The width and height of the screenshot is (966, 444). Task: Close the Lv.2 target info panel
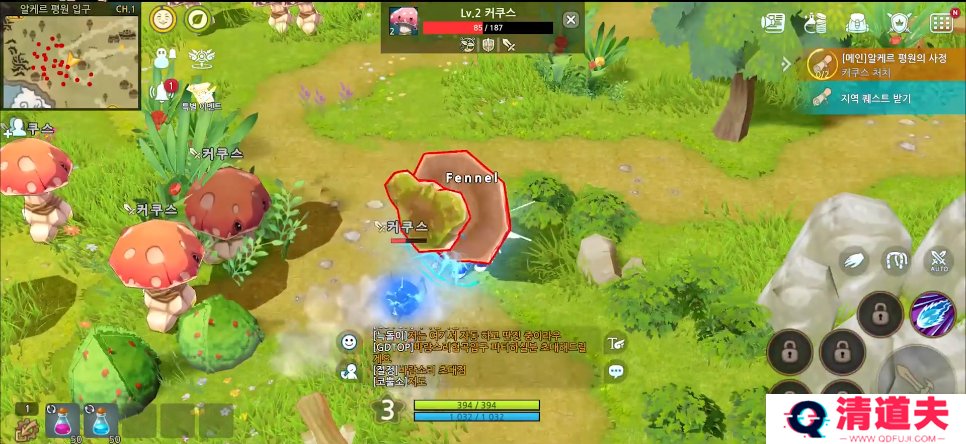(570, 20)
